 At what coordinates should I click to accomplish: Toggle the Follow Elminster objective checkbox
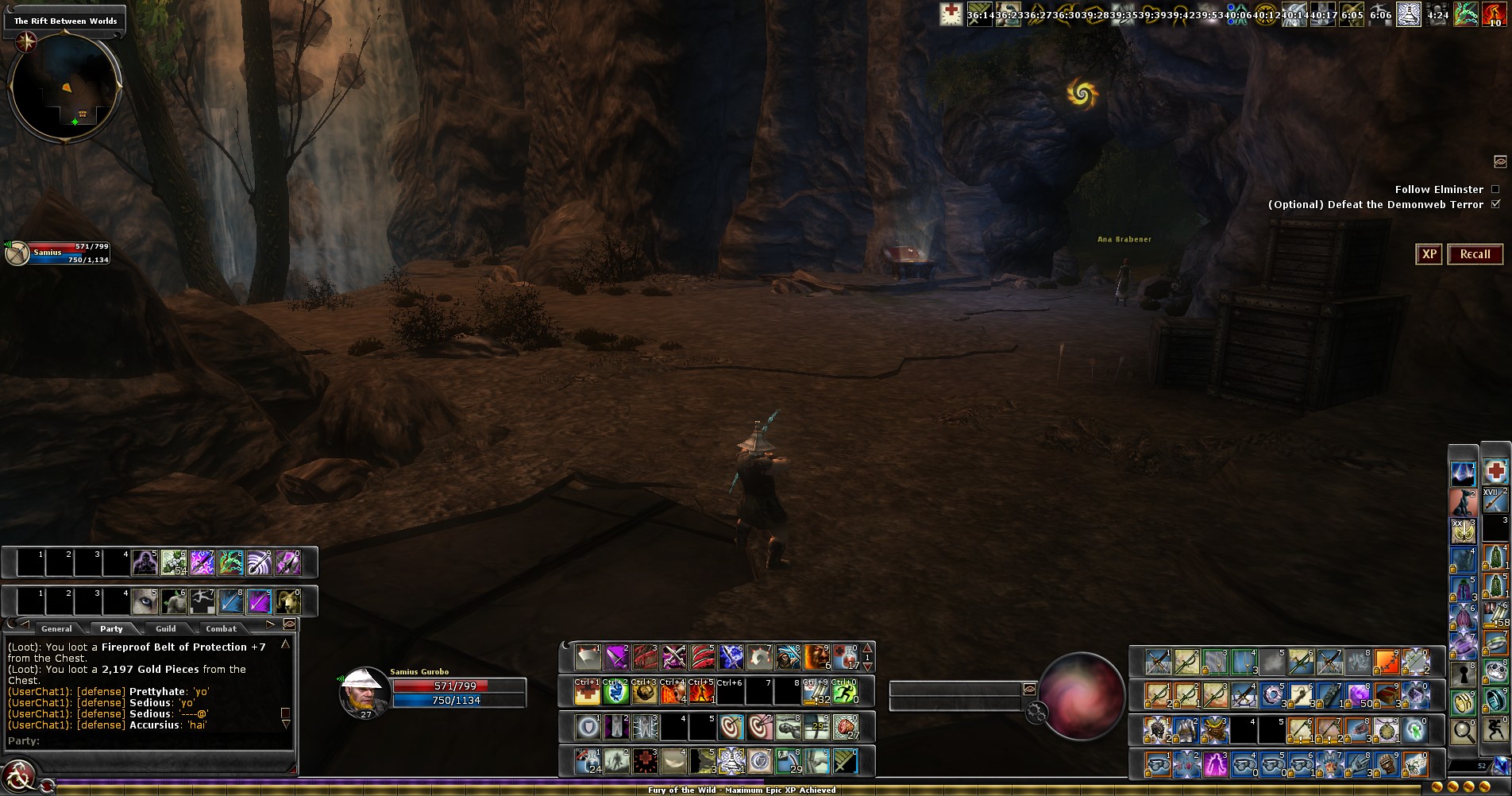pos(1495,189)
